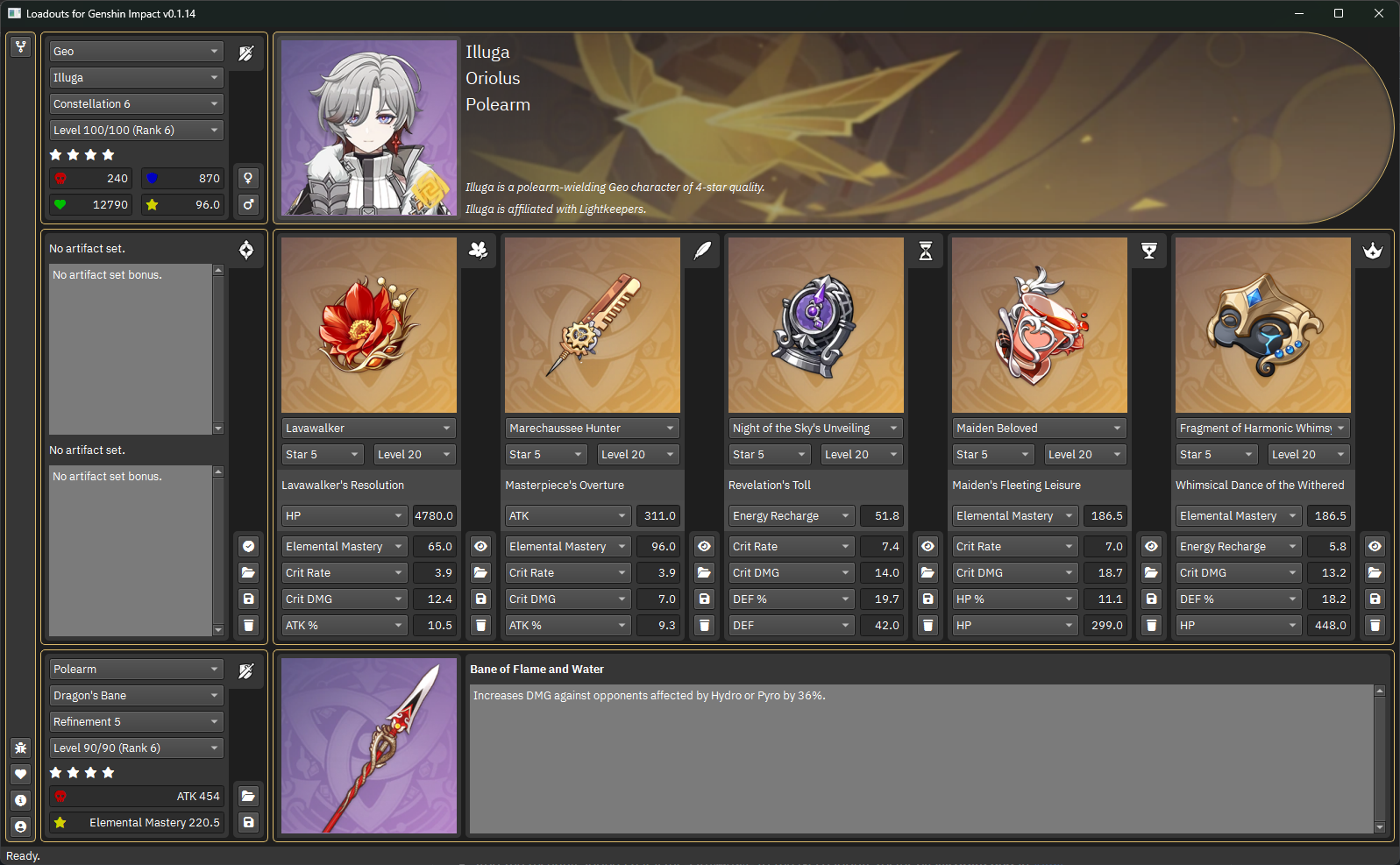Viewport: 1400px width, 865px height.
Task: Click the Illuga character portrait
Action: click(369, 128)
